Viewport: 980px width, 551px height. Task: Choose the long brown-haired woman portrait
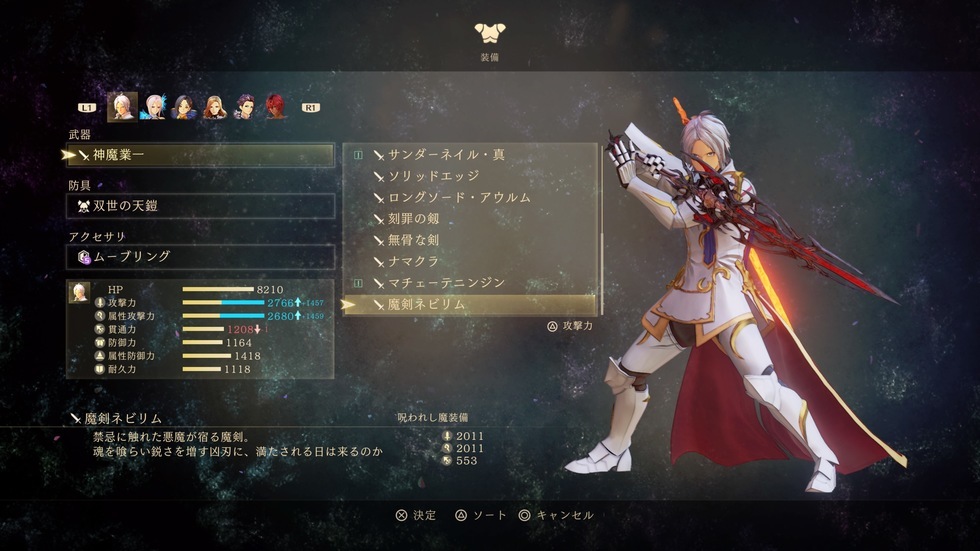pos(214,107)
